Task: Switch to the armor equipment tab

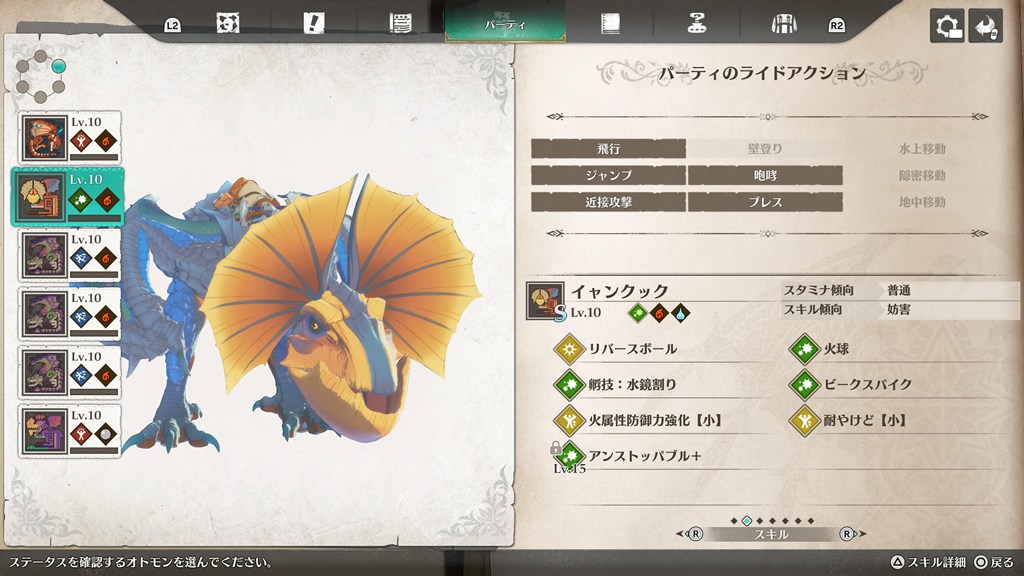Action: click(784, 24)
